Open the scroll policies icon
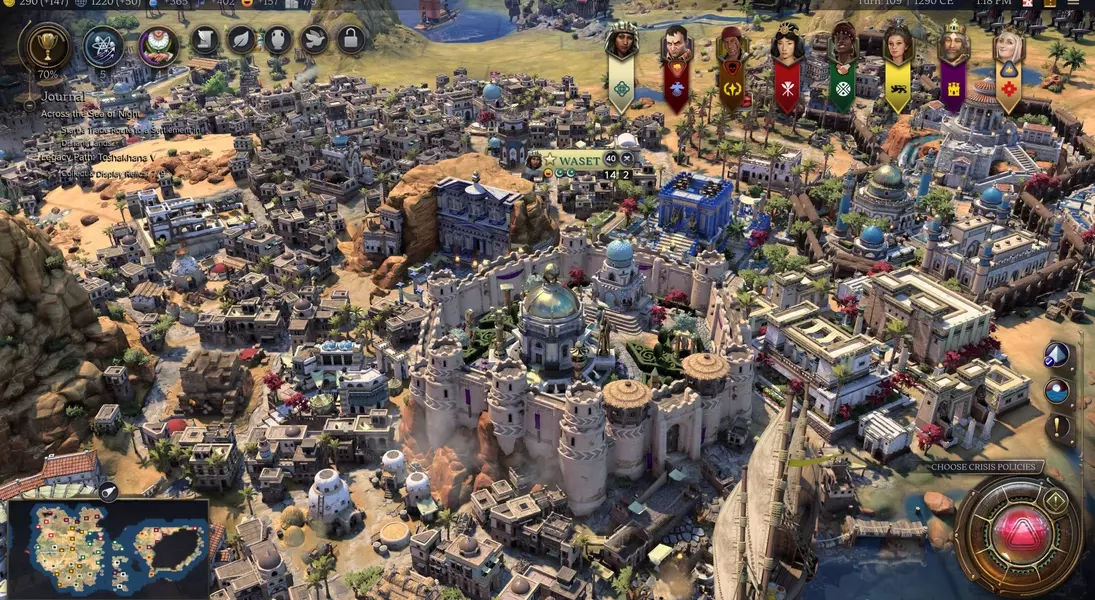The height and width of the screenshot is (600, 1095). tap(205, 39)
